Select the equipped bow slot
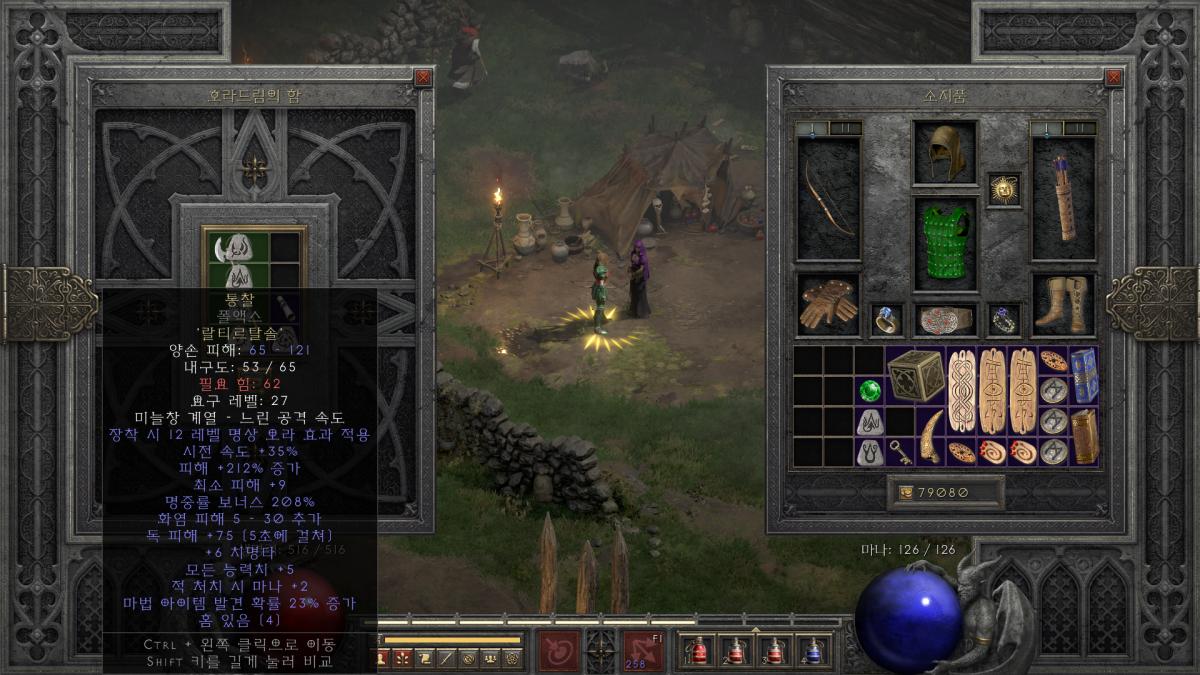1200x675 pixels. coord(828,198)
